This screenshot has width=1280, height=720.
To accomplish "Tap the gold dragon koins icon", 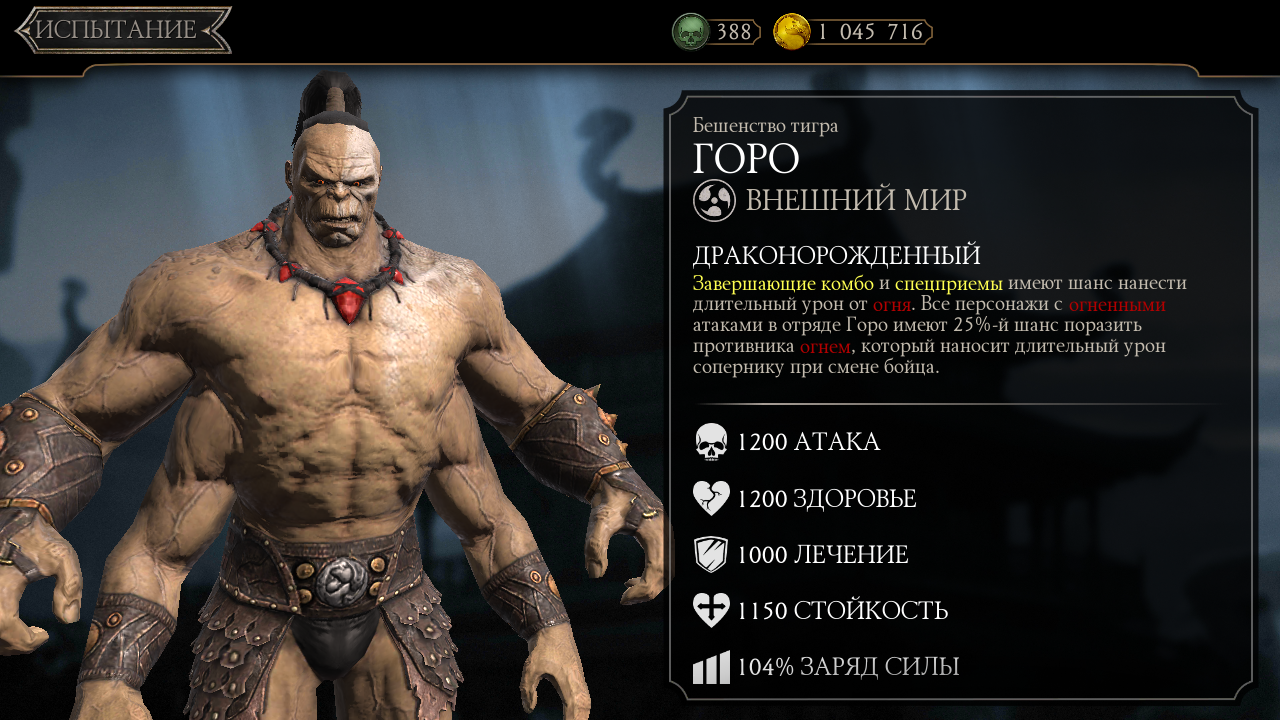I will pyautogui.click(x=791, y=32).
